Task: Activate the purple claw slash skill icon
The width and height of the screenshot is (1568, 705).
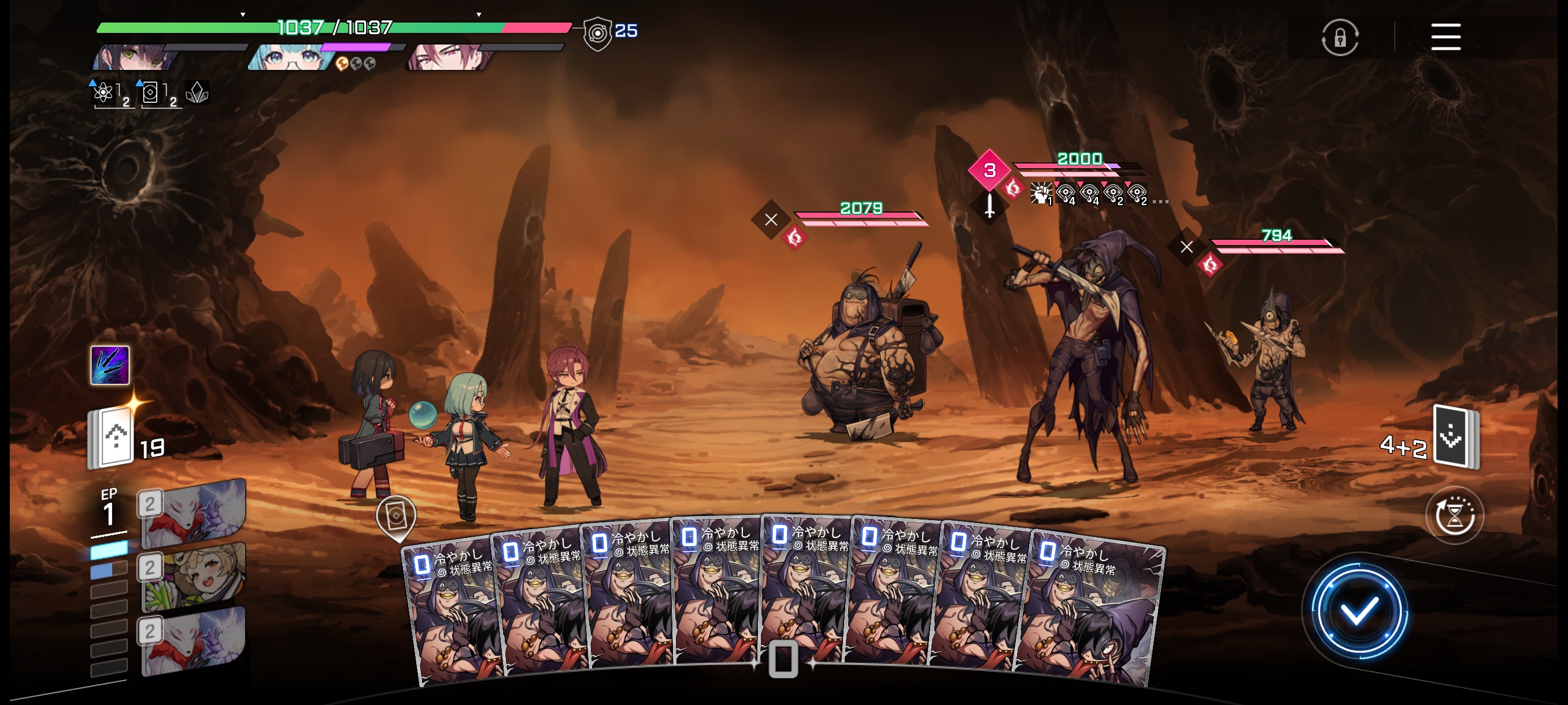Action: coord(110,365)
